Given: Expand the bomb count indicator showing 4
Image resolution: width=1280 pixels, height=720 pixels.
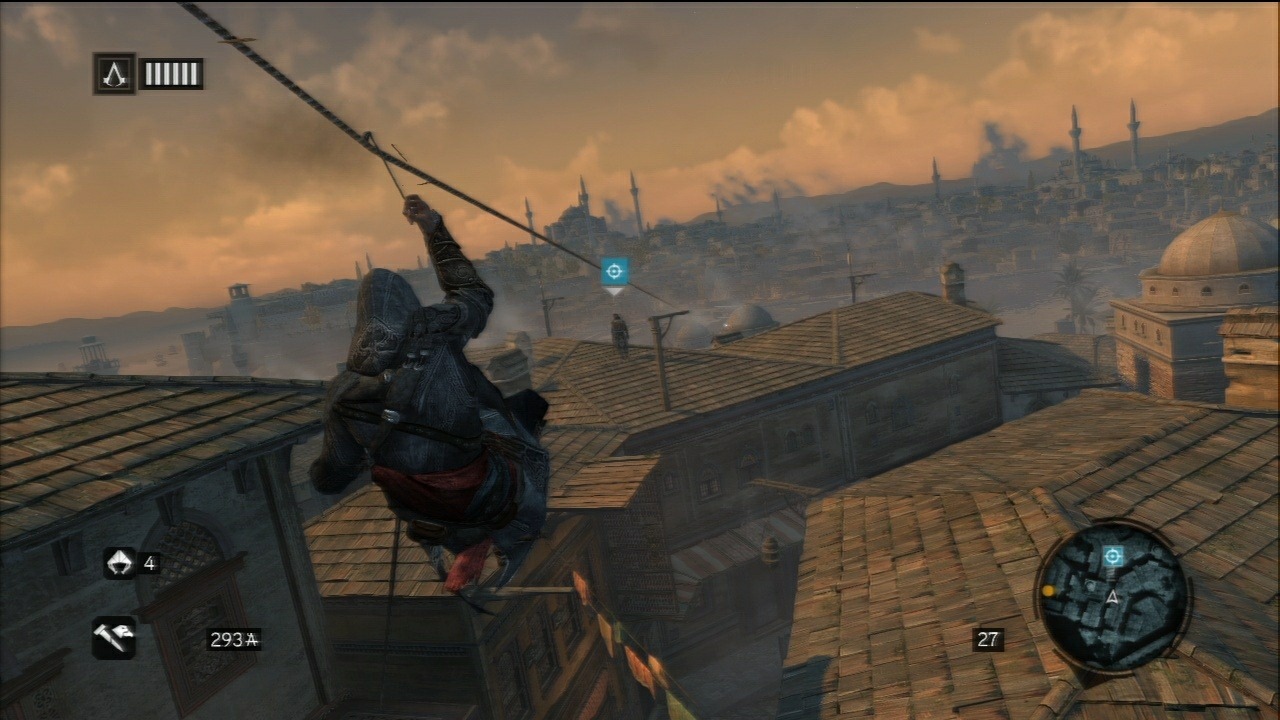Looking at the screenshot, I should point(152,562).
